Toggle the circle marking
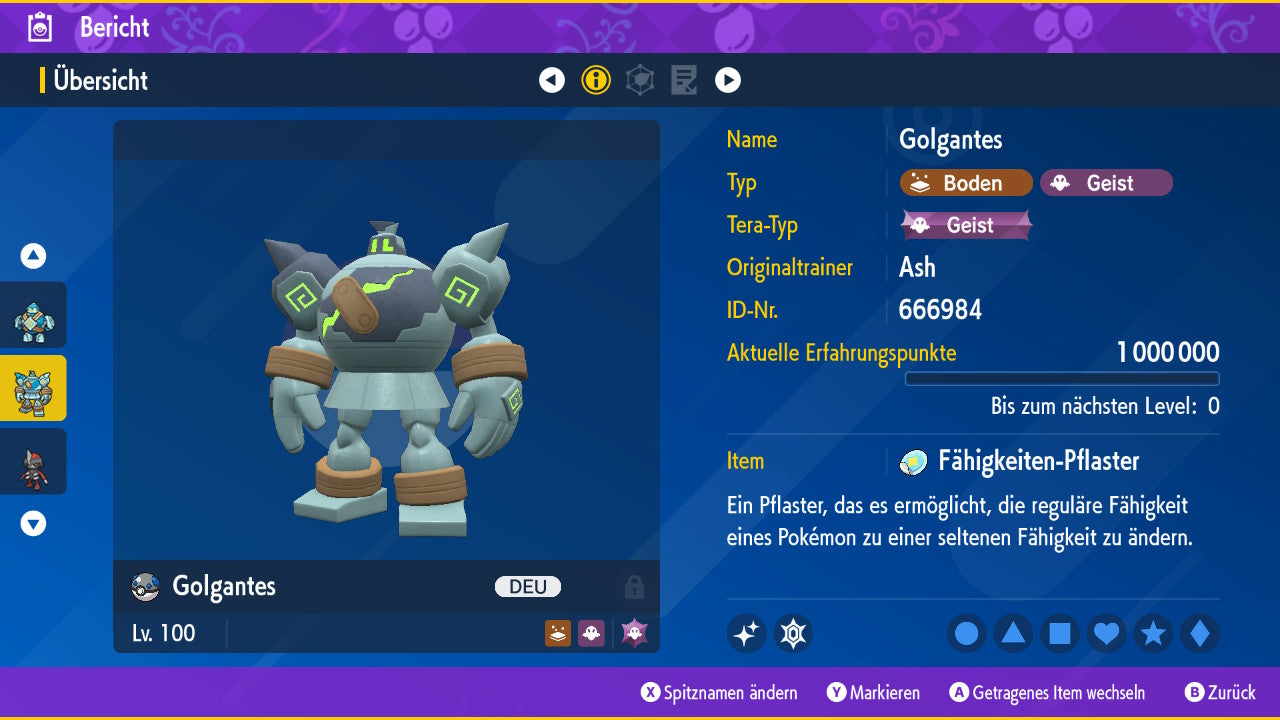The width and height of the screenshot is (1280, 720). coord(966,633)
